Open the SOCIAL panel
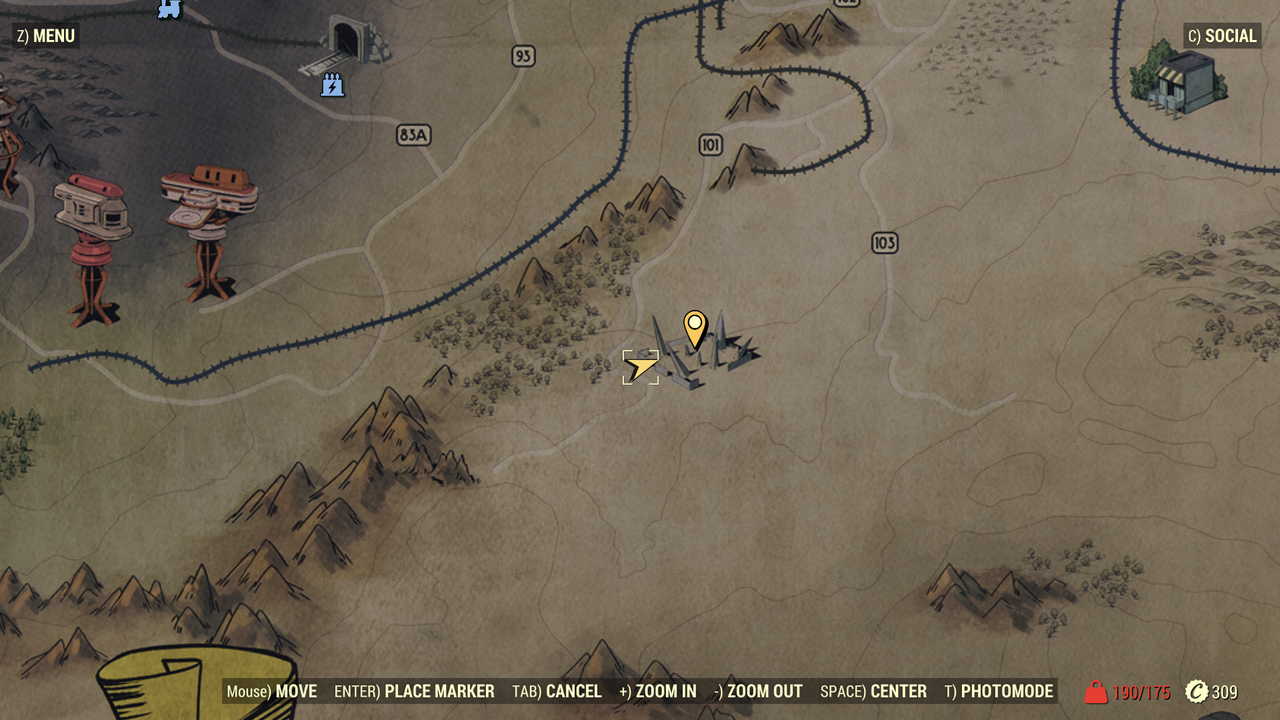This screenshot has height=720, width=1280. click(x=1222, y=35)
